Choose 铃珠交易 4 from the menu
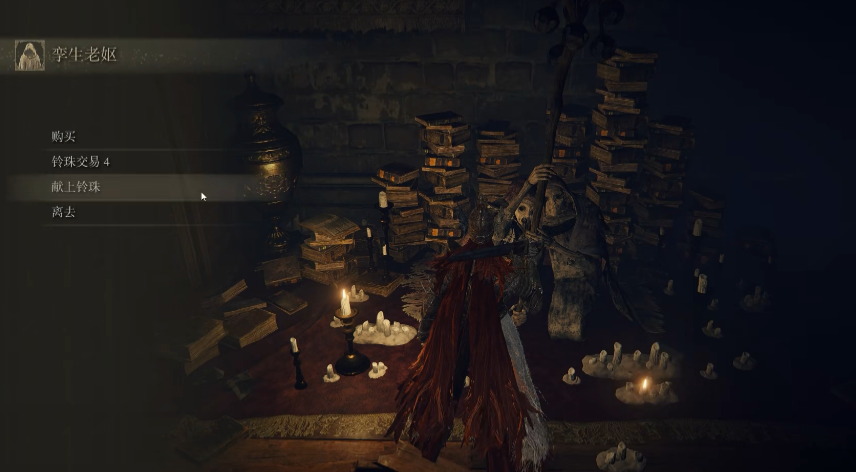 click(x=80, y=161)
